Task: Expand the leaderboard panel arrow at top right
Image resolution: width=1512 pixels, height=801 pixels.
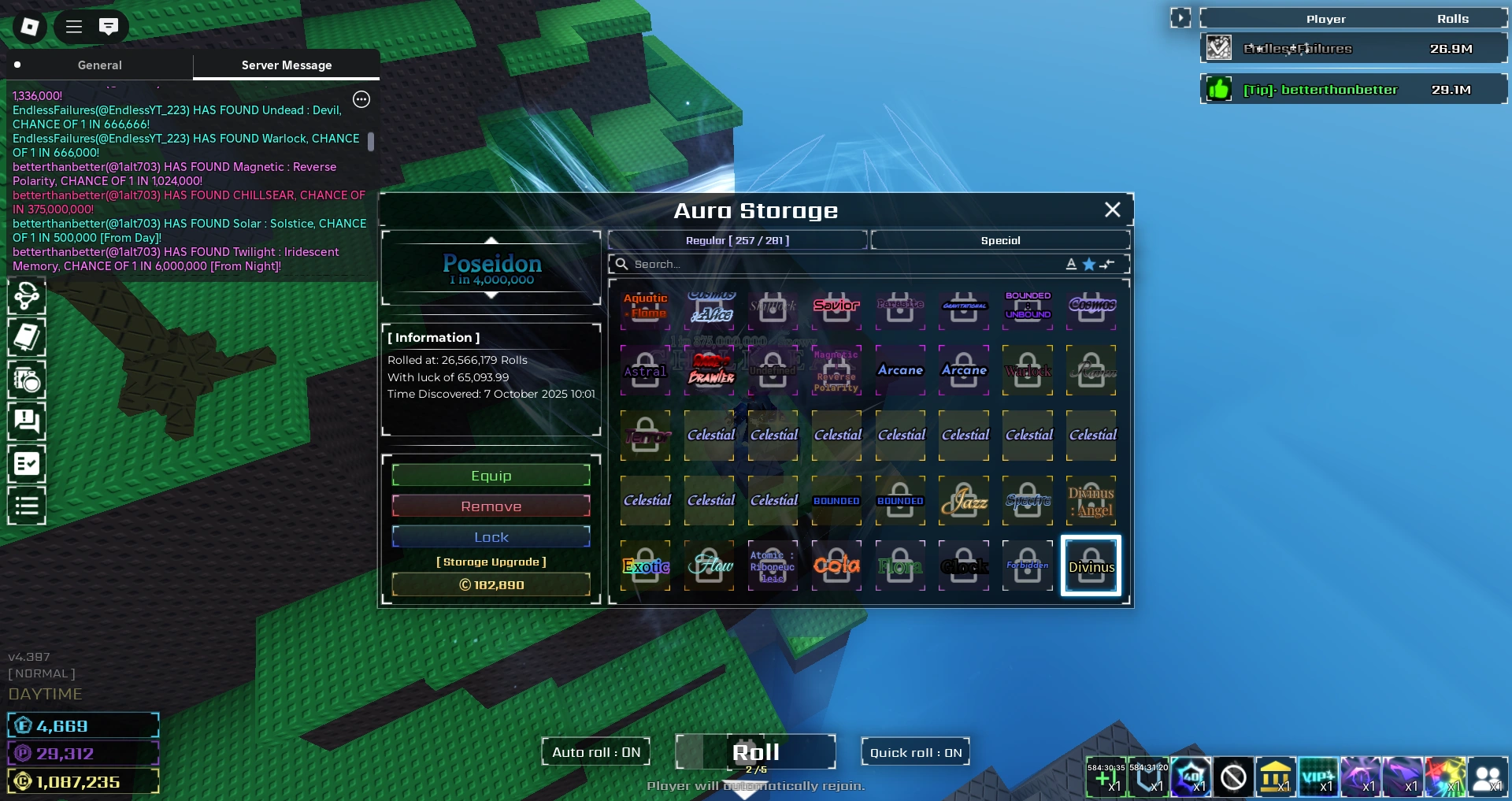Action: click(x=1180, y=17)
